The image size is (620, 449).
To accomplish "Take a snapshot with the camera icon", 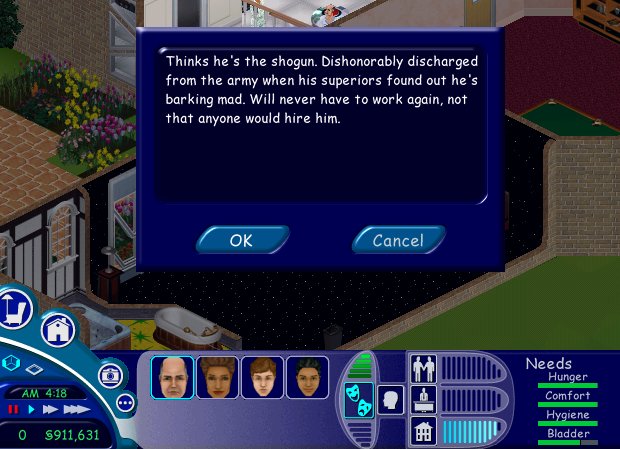I will point(111,376).
